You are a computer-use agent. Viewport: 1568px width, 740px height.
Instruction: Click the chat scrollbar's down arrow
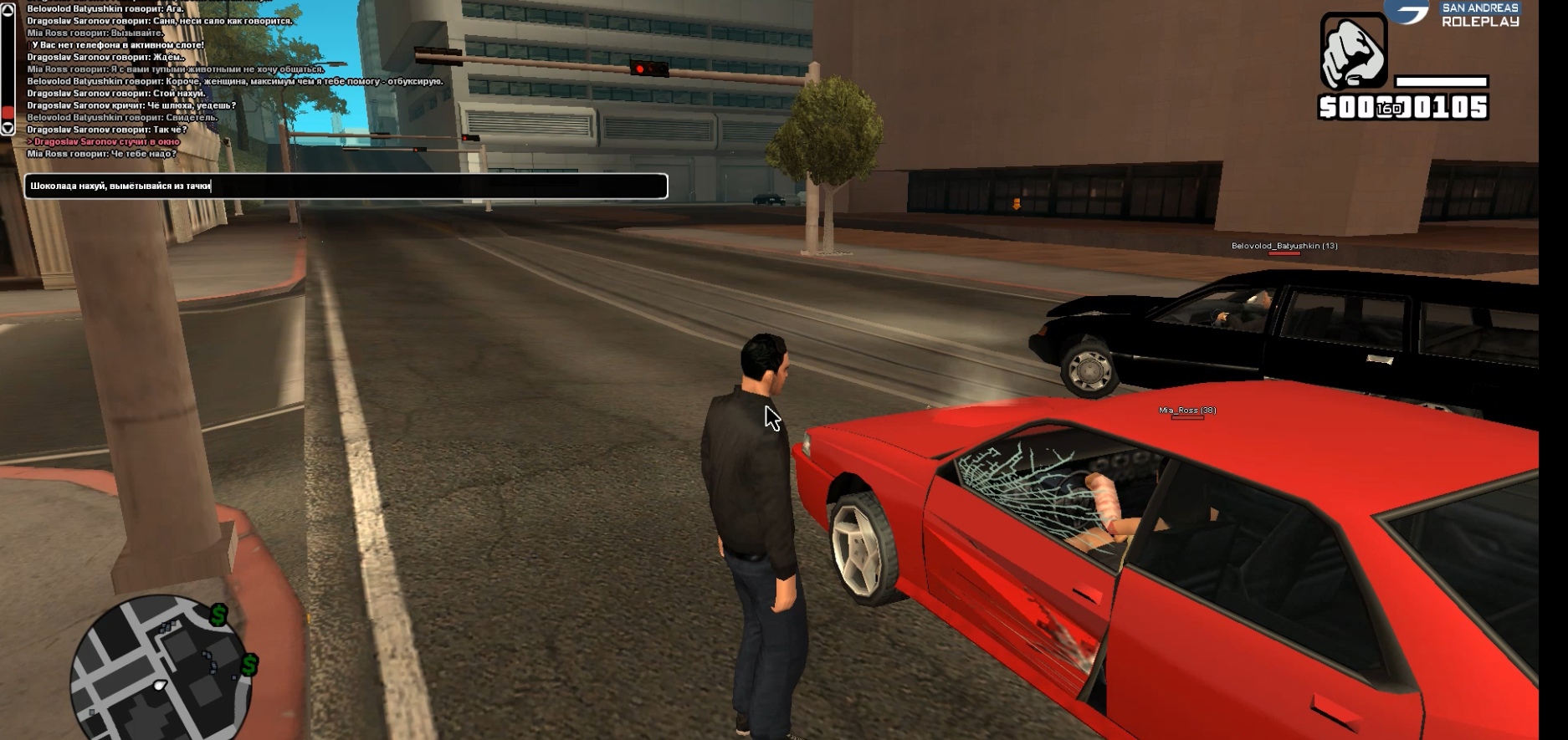[8, 128]
